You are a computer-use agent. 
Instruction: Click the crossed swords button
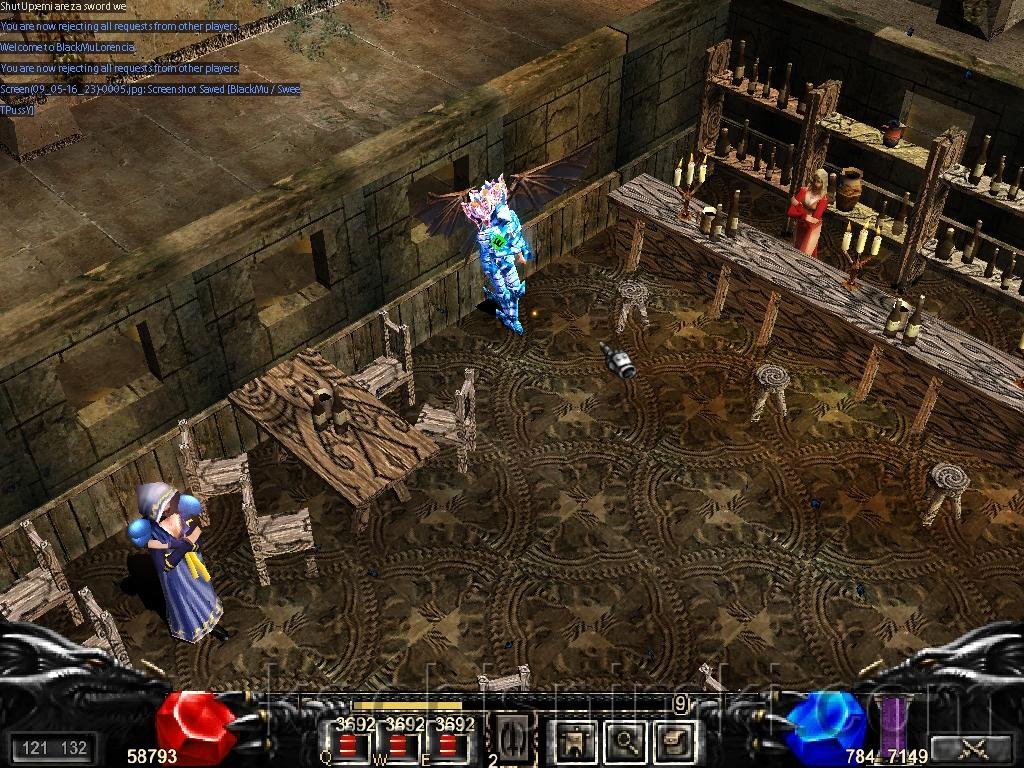pyautogui.click(x=971, y=748)
